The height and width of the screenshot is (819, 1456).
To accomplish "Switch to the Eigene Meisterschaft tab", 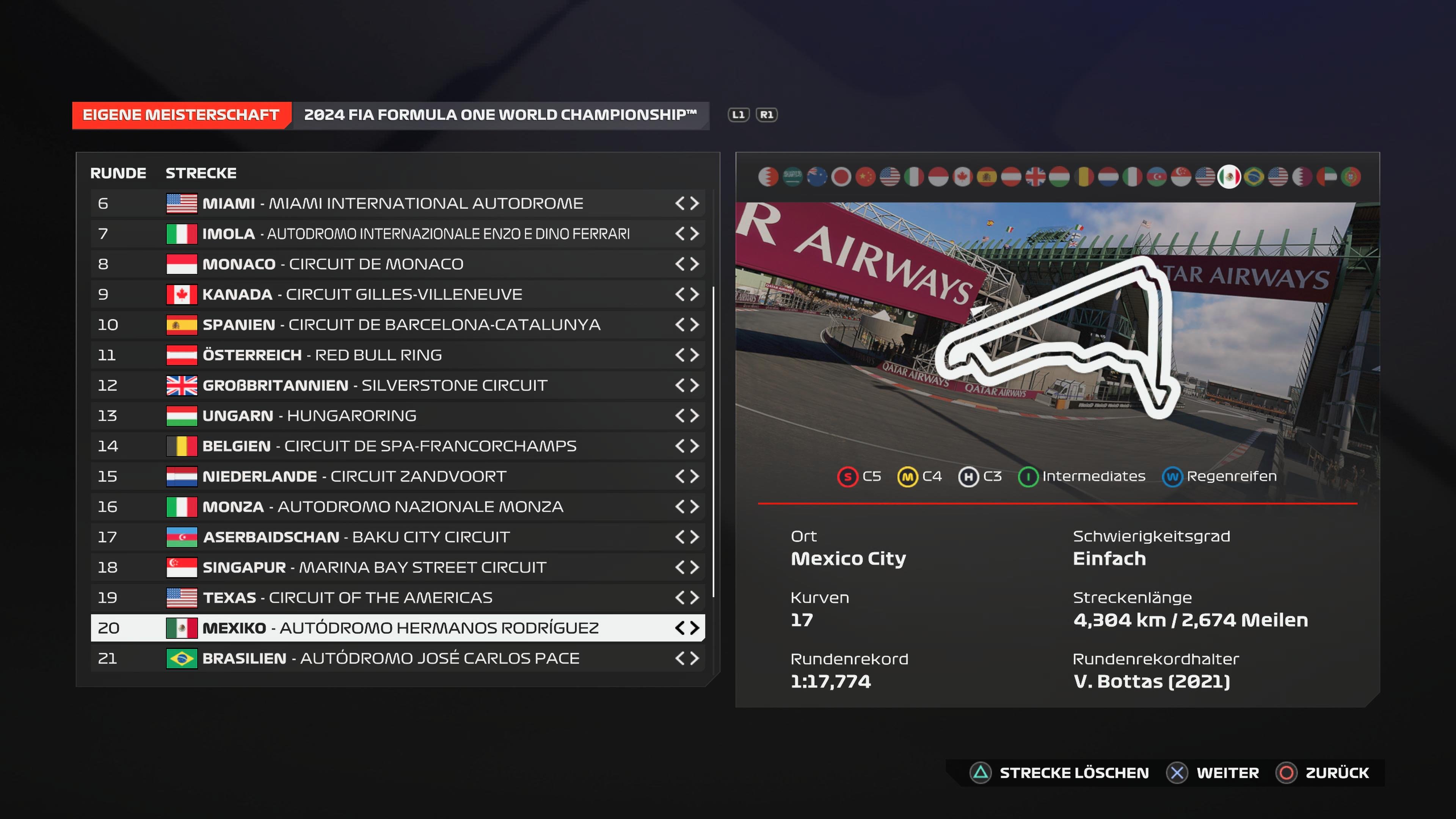I will click(180, 114).
